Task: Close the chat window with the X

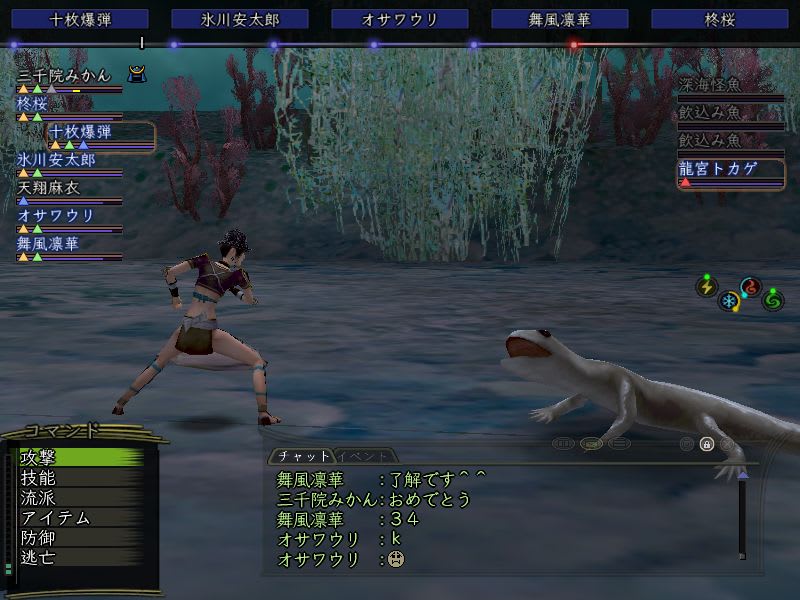Action: point(727,443)
